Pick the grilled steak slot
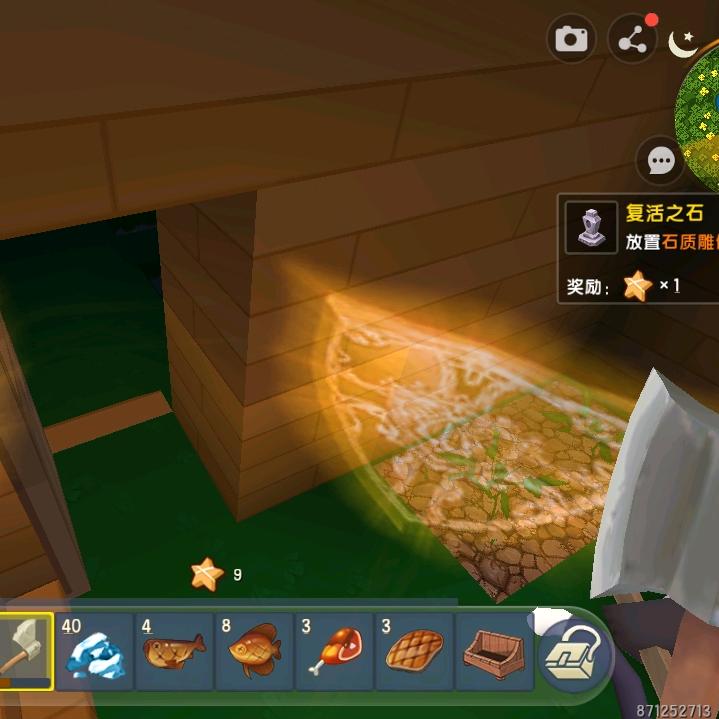 click(414, 652)
